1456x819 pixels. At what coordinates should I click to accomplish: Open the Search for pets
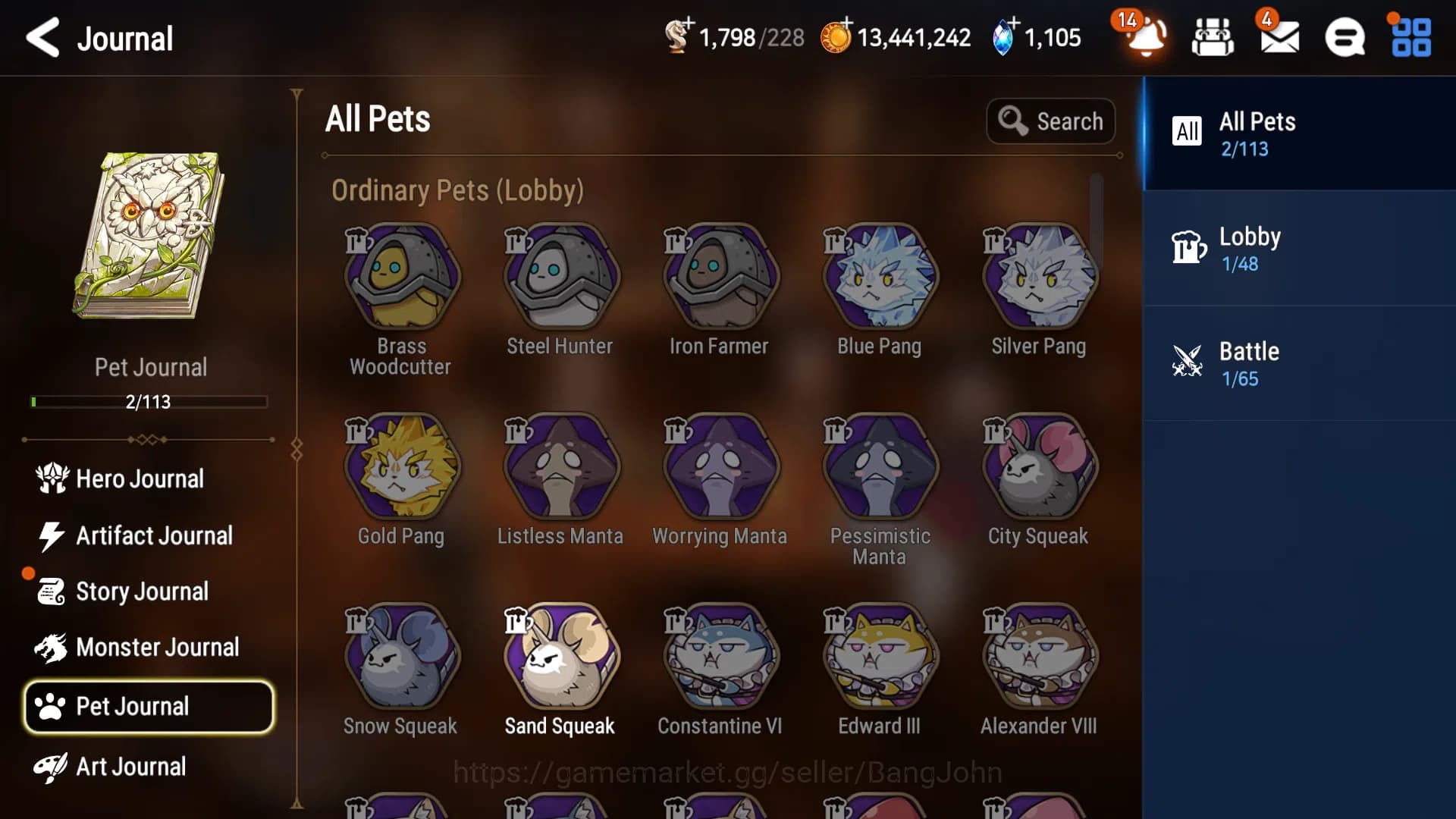1051,121
